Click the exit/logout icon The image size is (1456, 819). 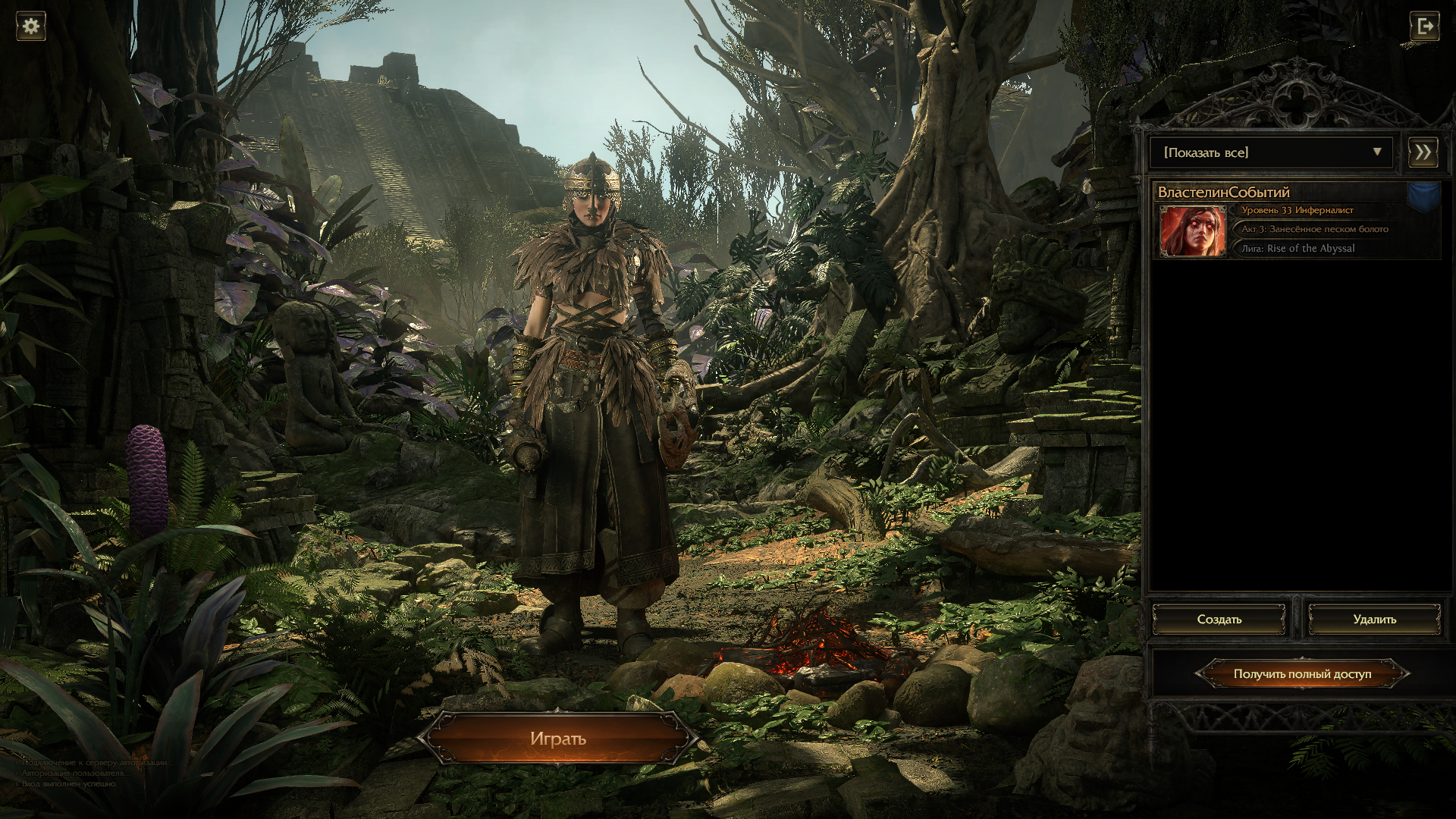point(1424,27)
